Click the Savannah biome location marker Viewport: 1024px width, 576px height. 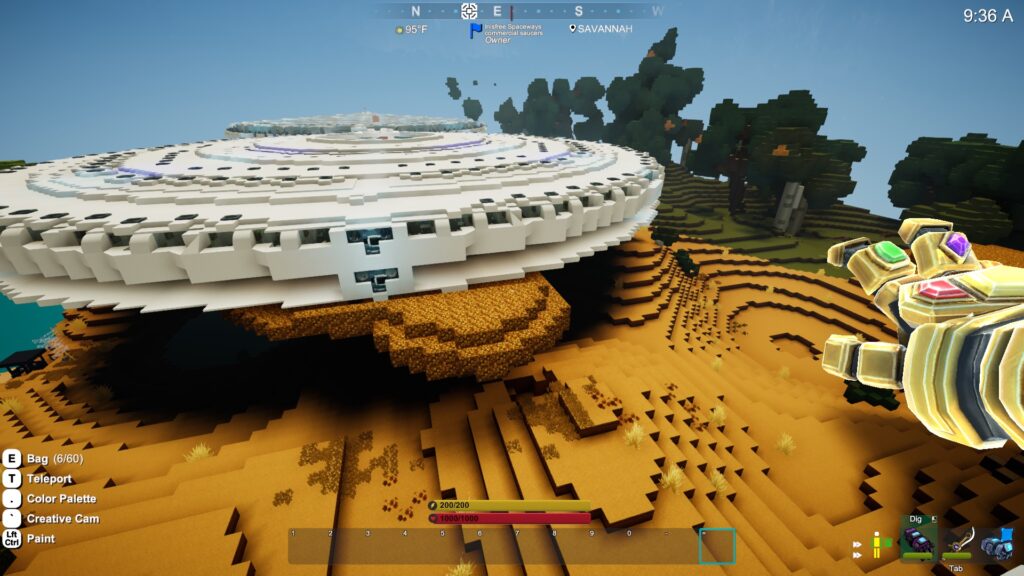pyautogui.click(x=574, y=29)
